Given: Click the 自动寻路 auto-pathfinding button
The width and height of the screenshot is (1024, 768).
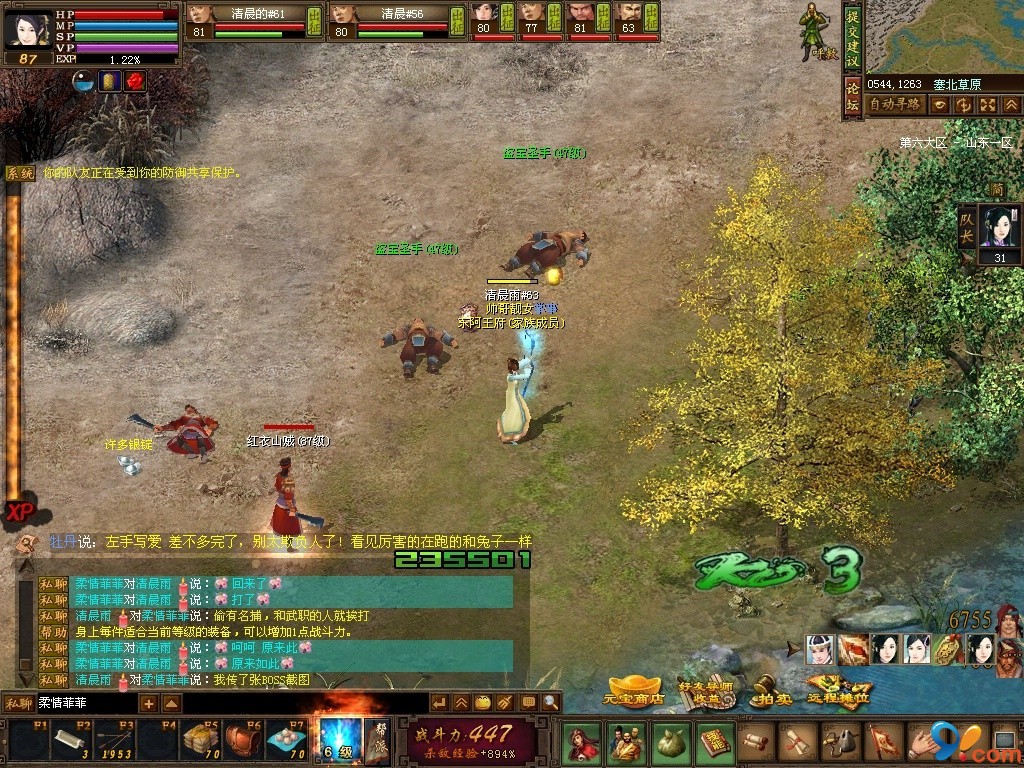Looking at the screenshot, I should 896,104.
